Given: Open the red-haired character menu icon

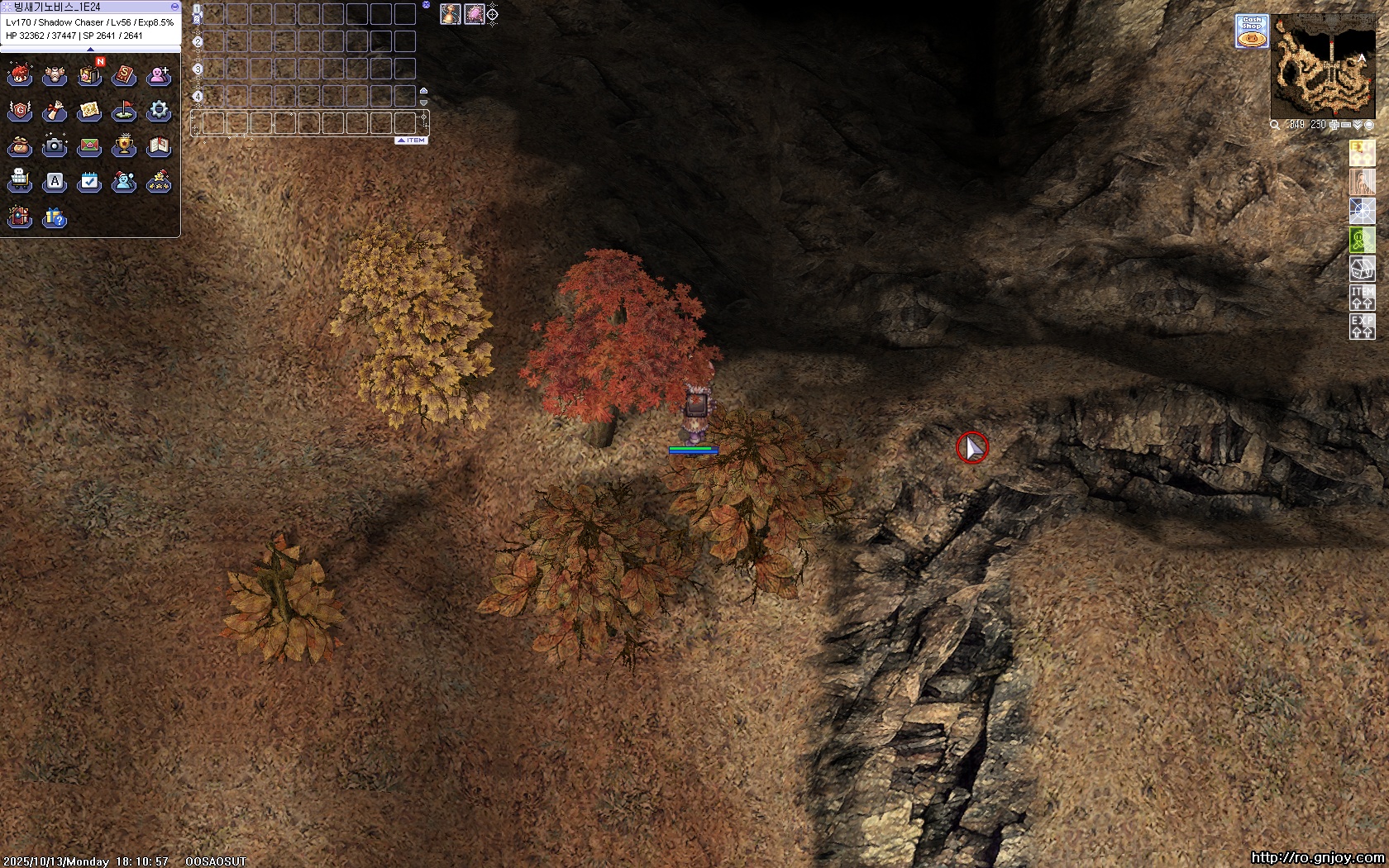Looking at the screenshot, I should point(20,76).
